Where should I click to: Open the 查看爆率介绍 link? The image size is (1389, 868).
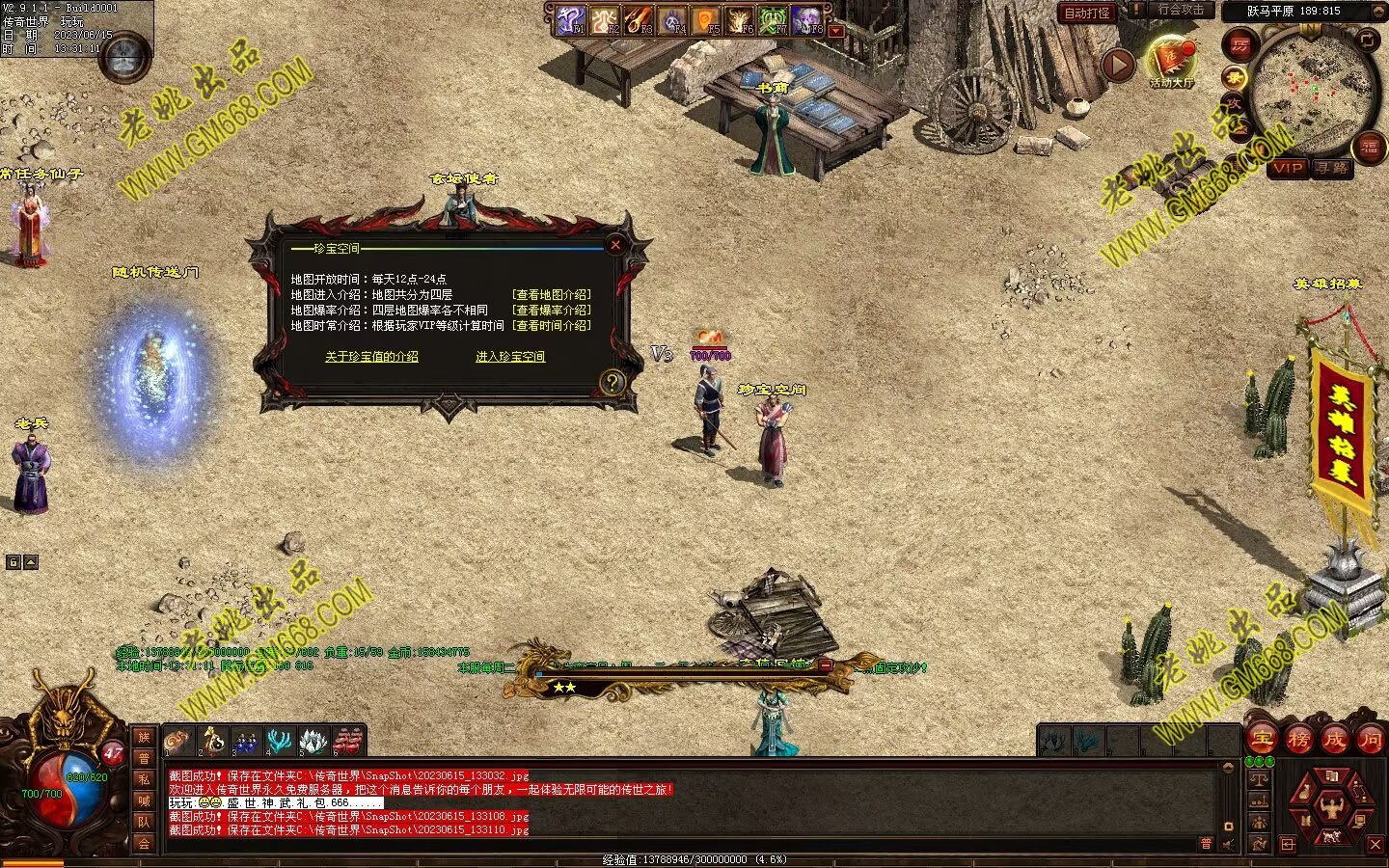[552, 311]
